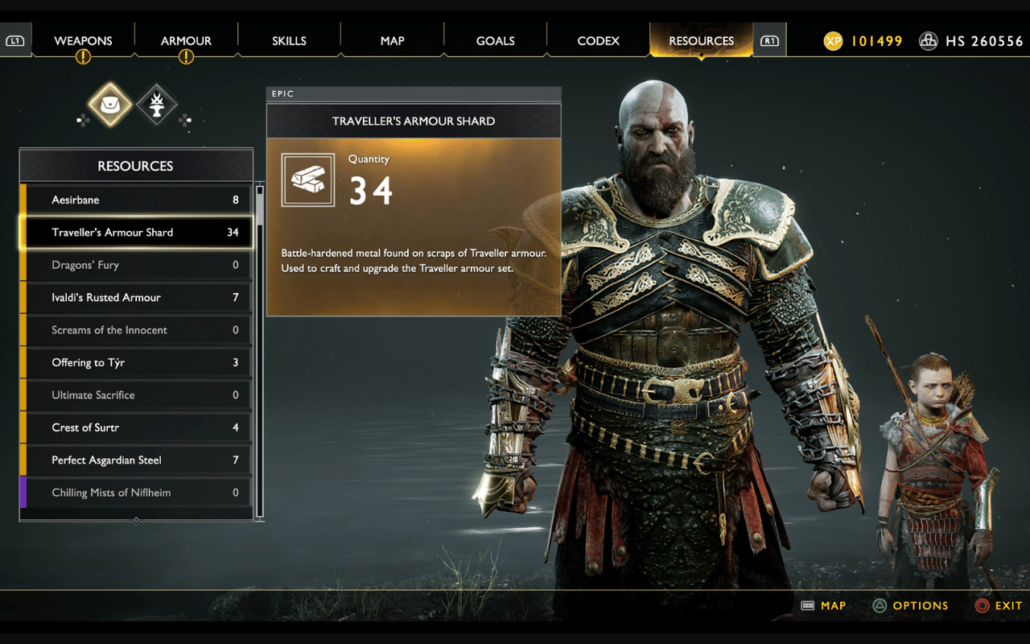The width and height of the screenshot is (1030, 644).
Task: Switch to the Codex tab
Action: click(598, 41)
